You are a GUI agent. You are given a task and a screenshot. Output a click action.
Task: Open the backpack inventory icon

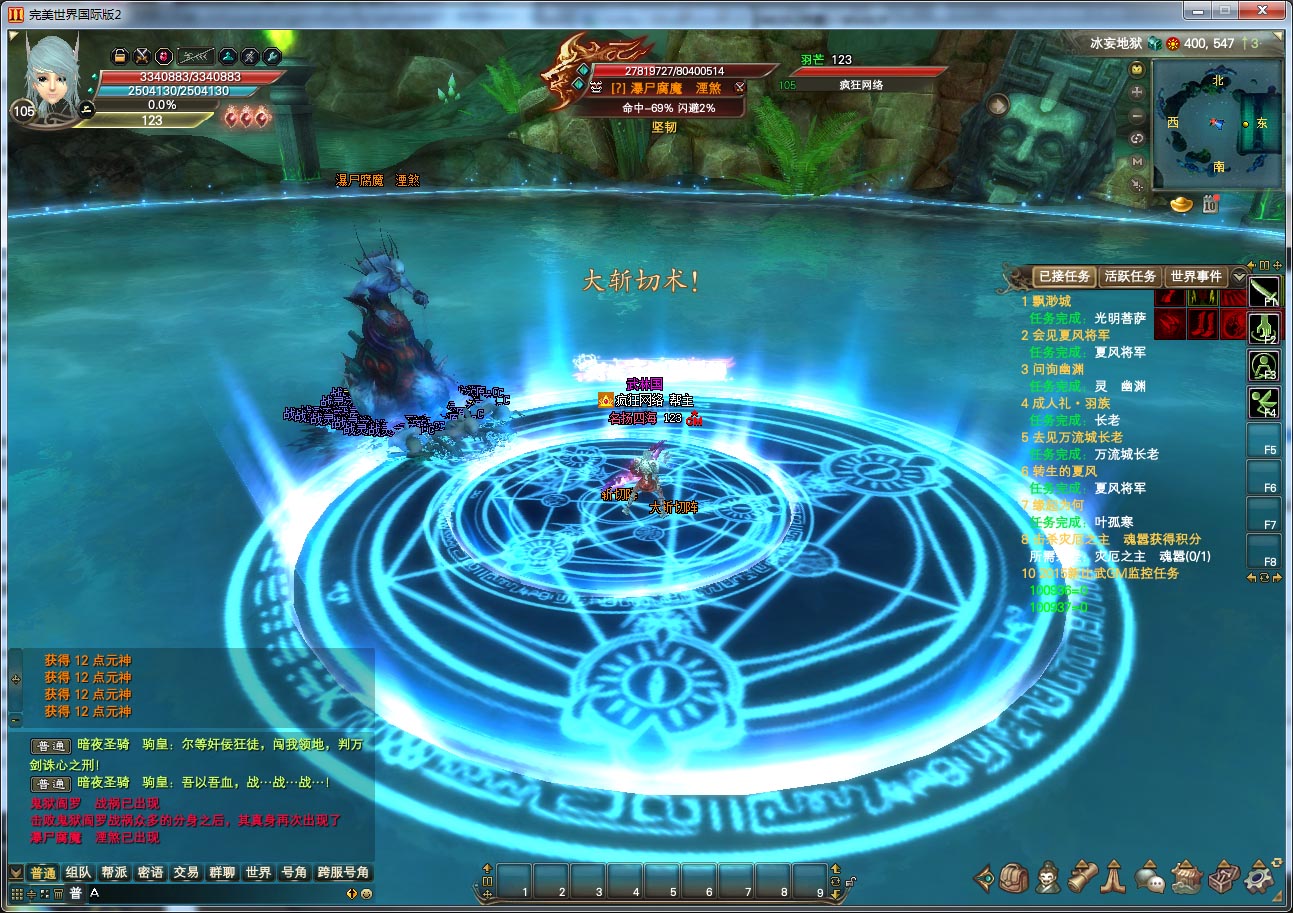click(x=1014, y=877)
